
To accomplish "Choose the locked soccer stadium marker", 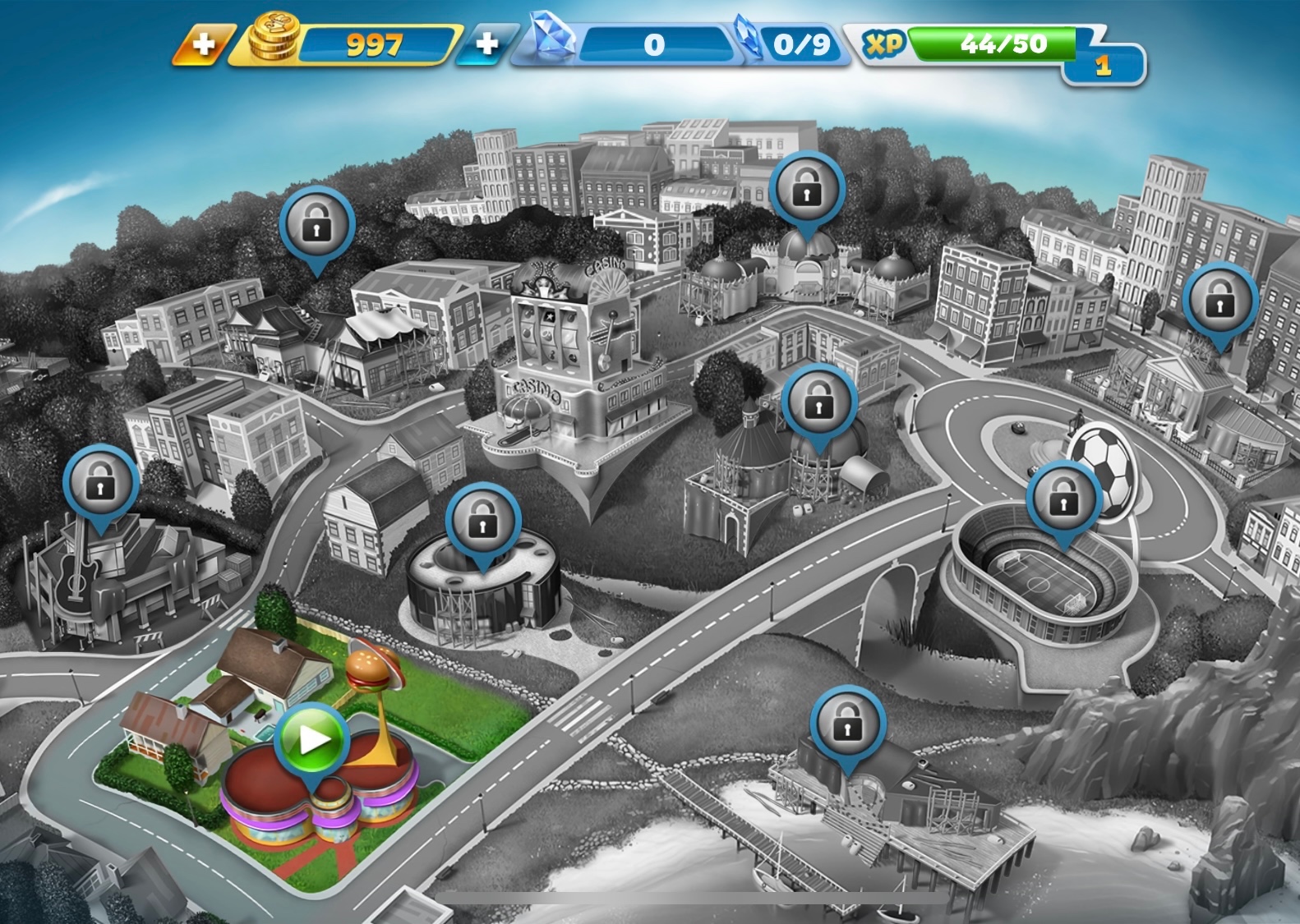I will (1063, 500).
